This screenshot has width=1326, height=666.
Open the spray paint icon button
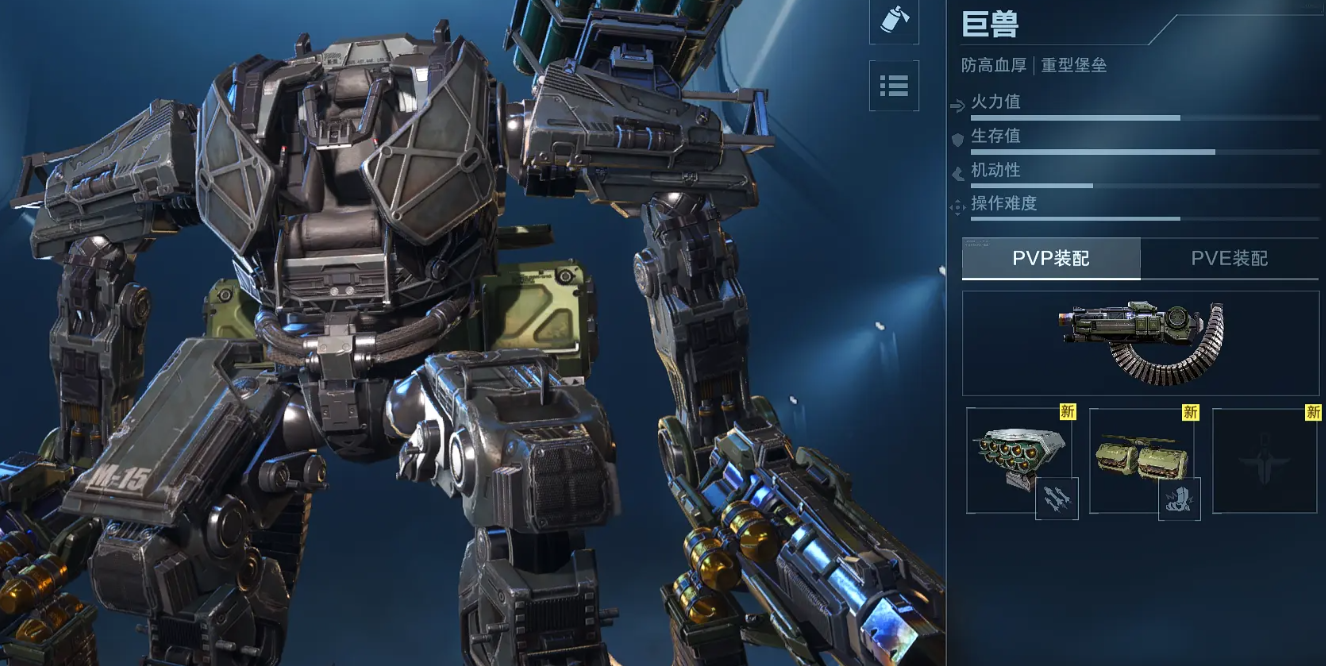pos(893,20)
